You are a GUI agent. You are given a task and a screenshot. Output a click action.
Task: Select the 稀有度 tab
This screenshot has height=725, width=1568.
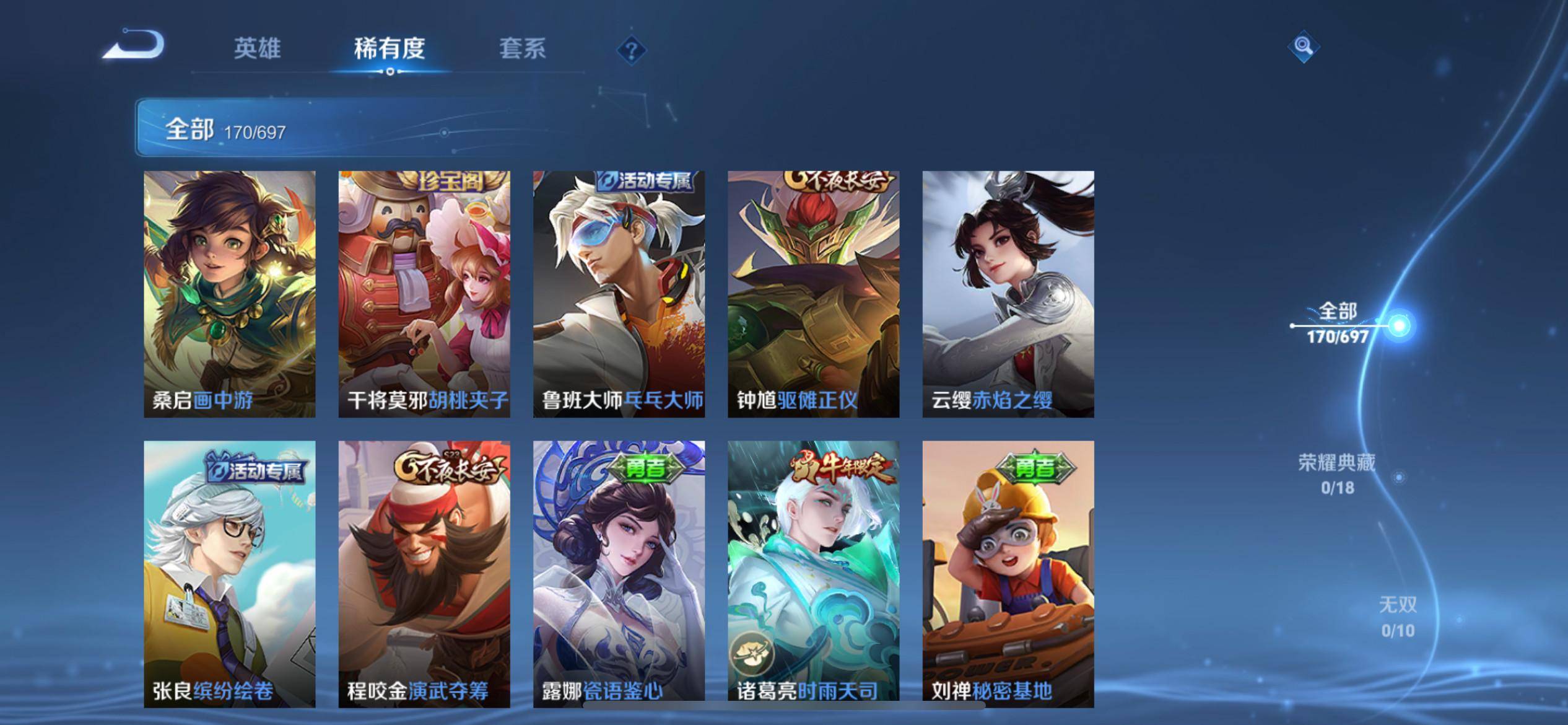coord(390,48)
